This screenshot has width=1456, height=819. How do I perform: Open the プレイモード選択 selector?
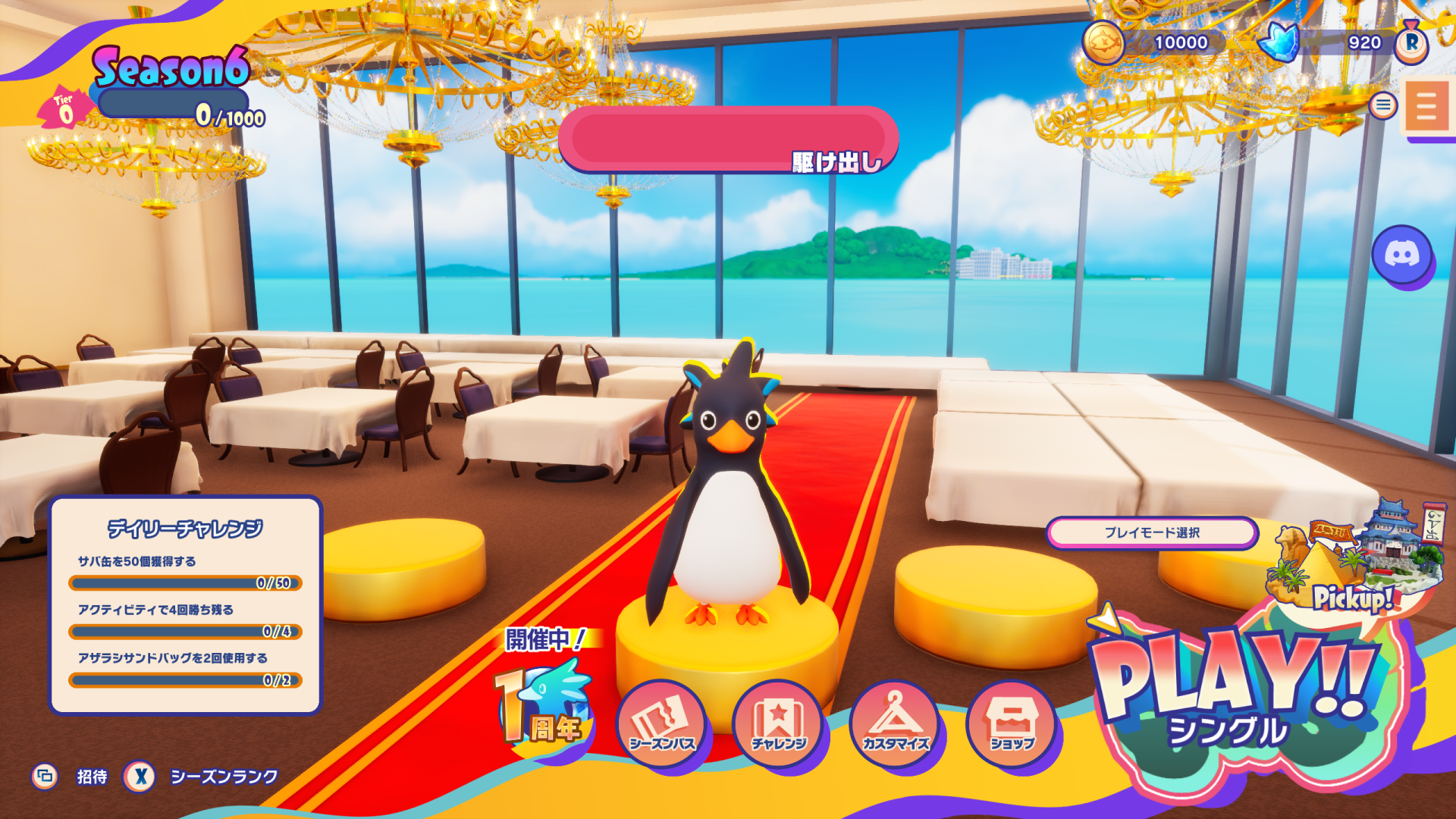[1152, 532]
